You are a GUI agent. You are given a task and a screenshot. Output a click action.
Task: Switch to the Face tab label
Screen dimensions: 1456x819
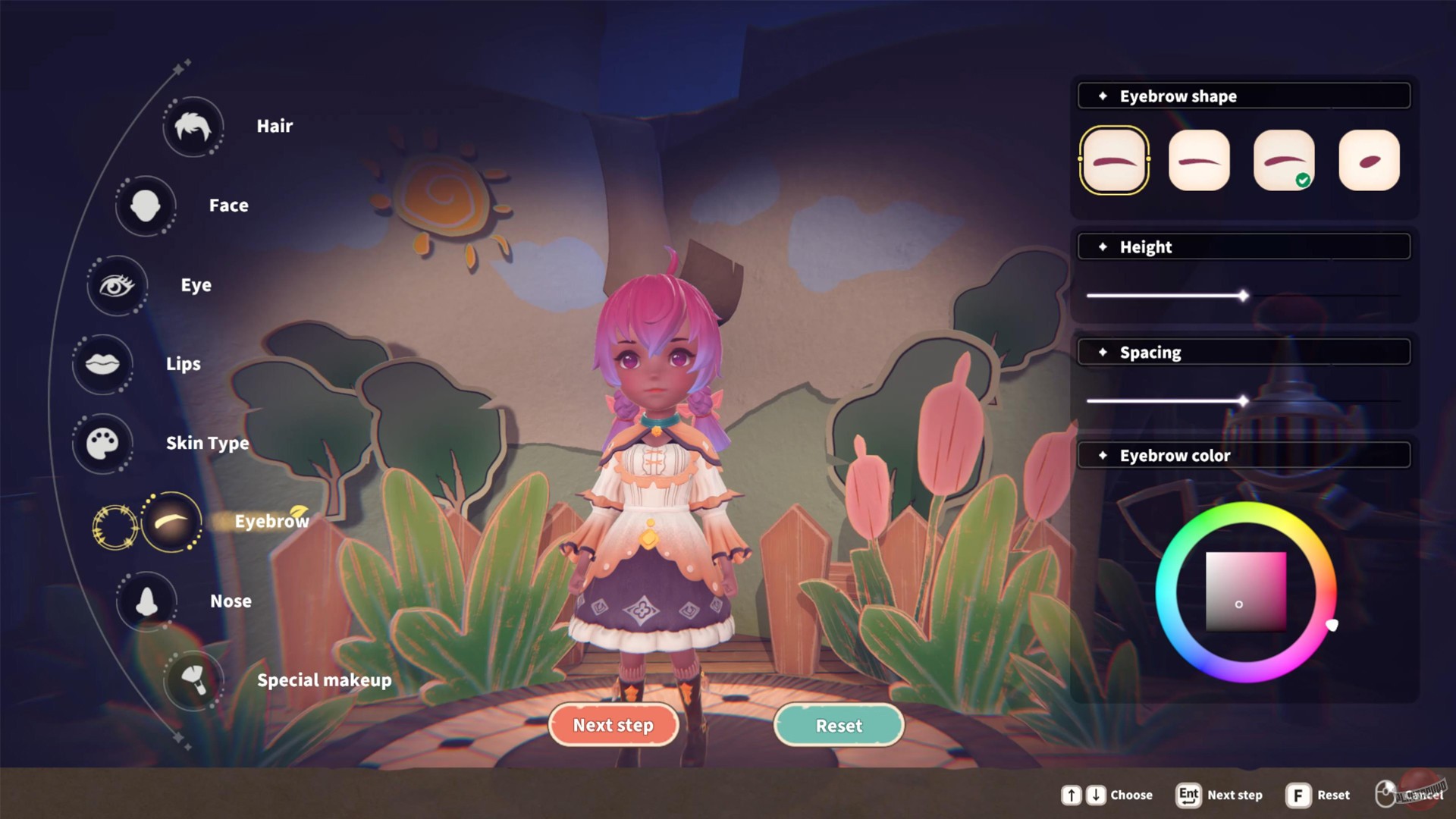tap(227, 205)
